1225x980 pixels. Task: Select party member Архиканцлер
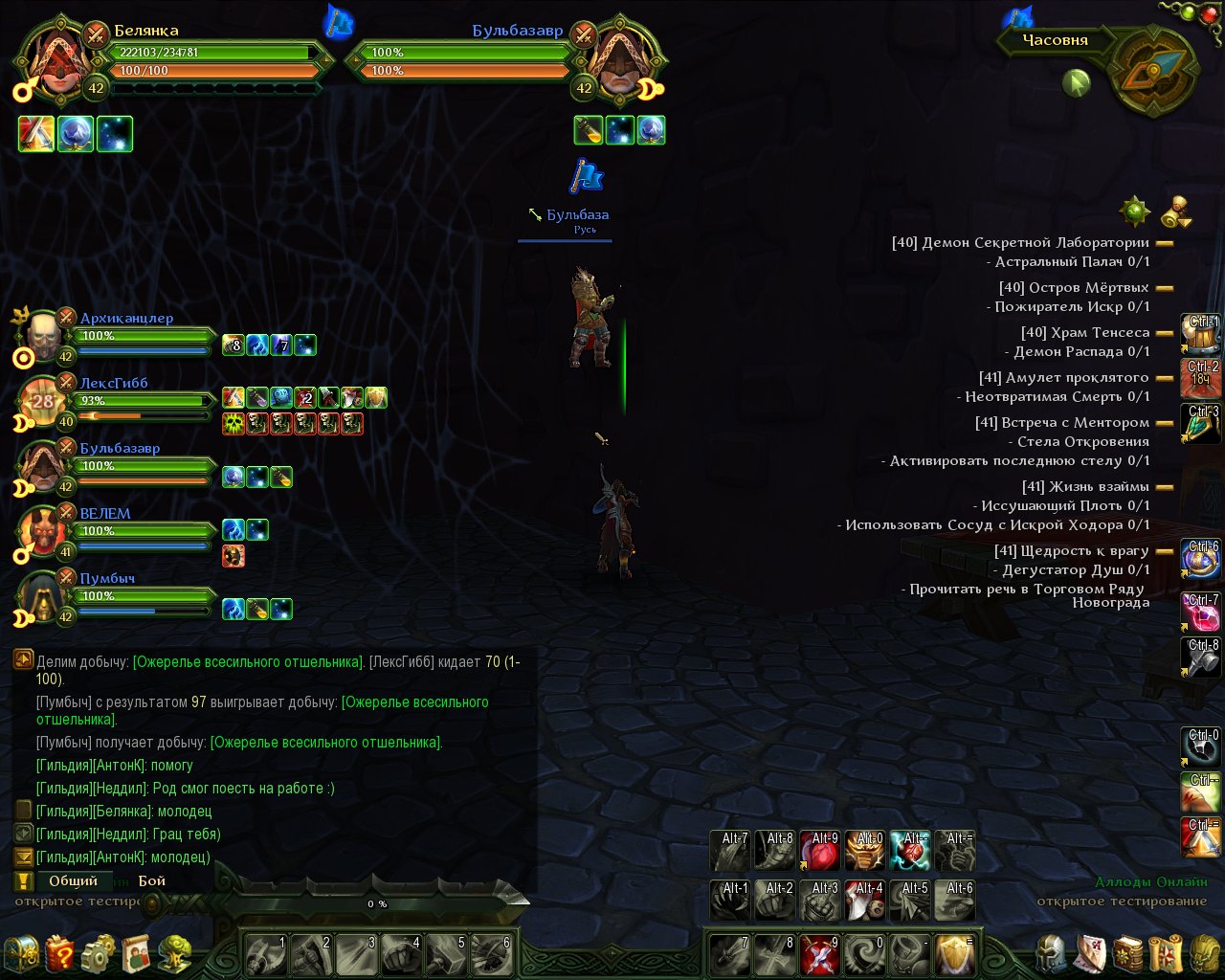coord(126,319)
